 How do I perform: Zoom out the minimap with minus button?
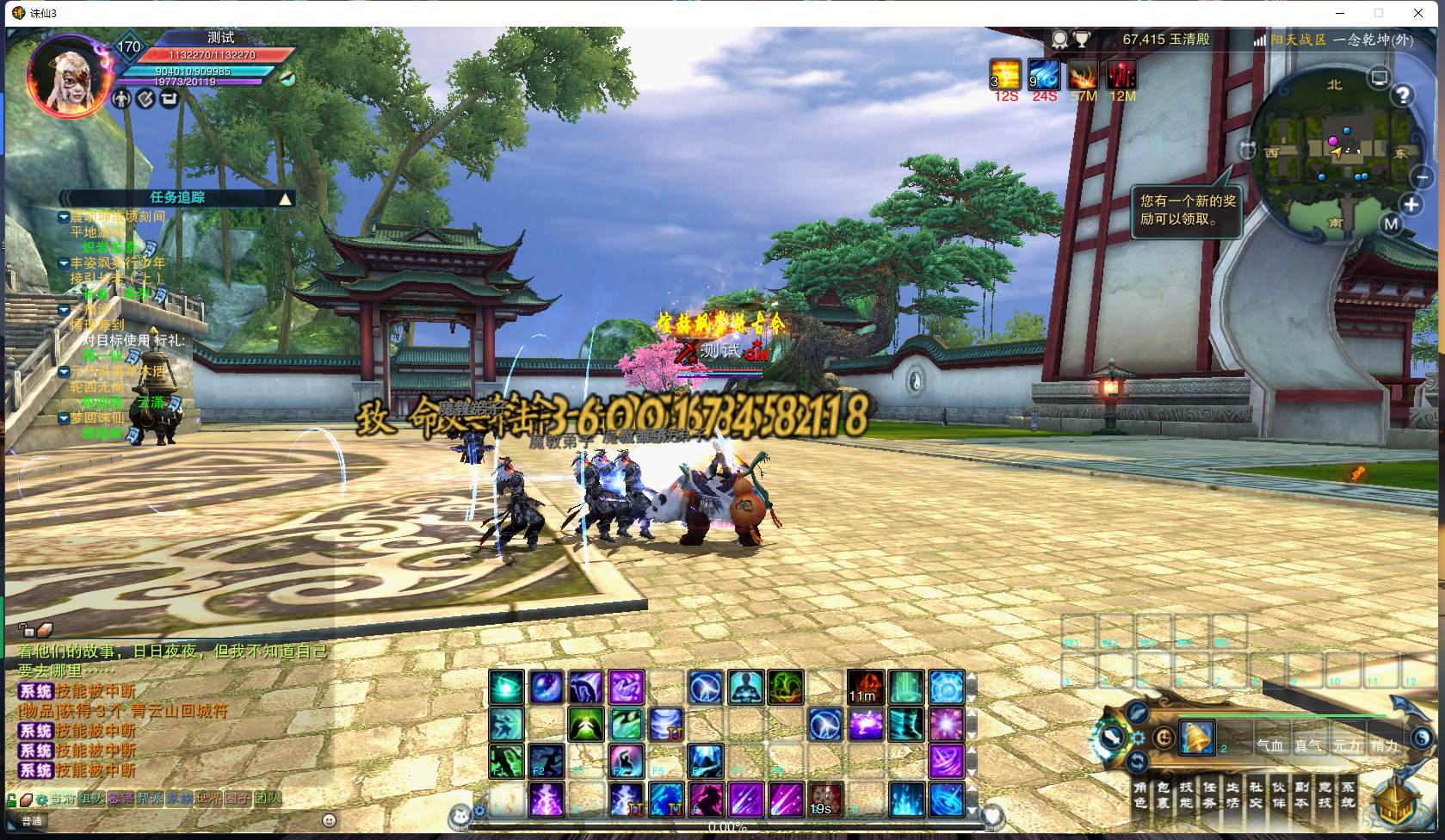point(1423,176)
